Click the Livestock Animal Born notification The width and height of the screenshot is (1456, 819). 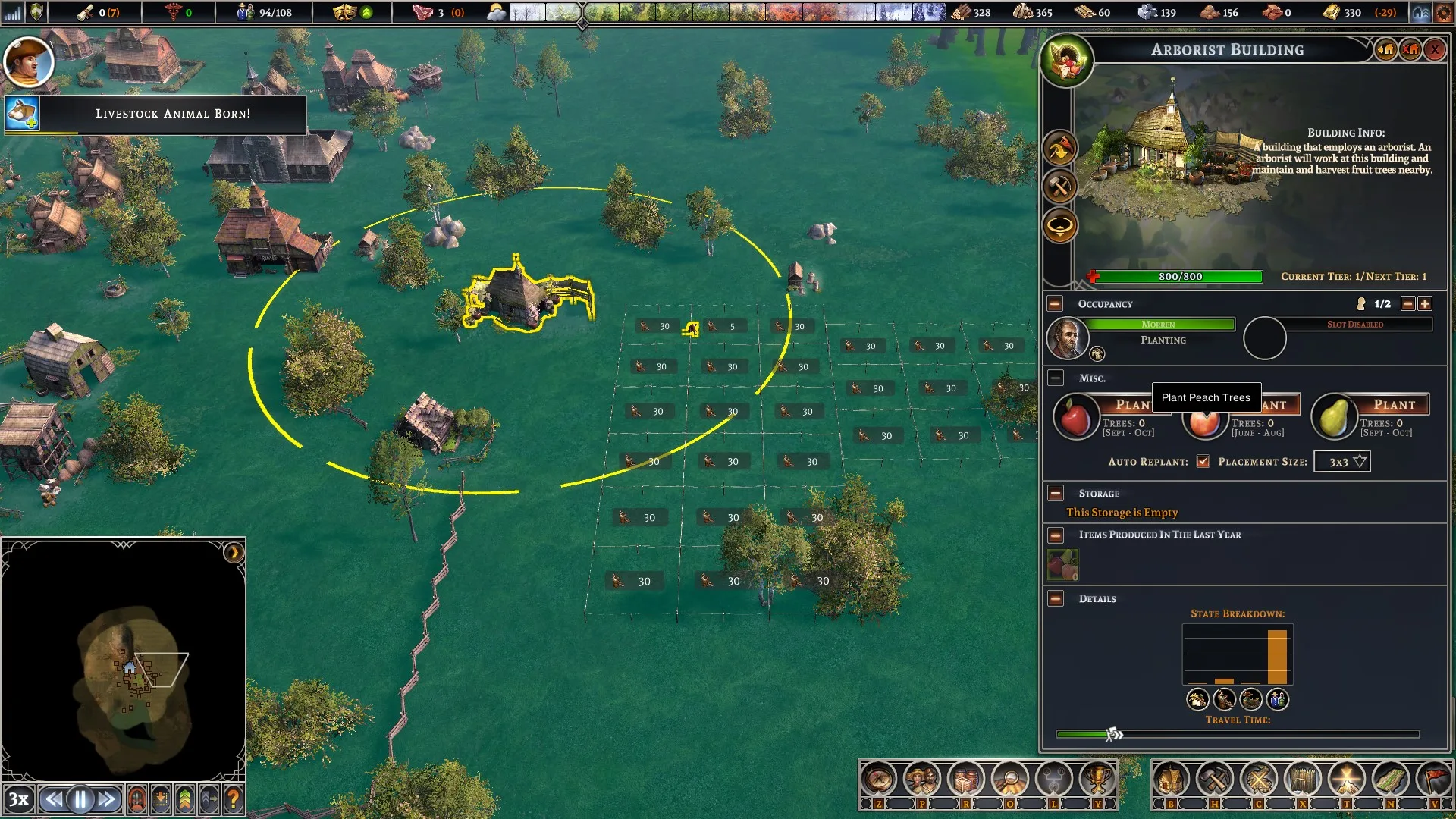[172, 114]
